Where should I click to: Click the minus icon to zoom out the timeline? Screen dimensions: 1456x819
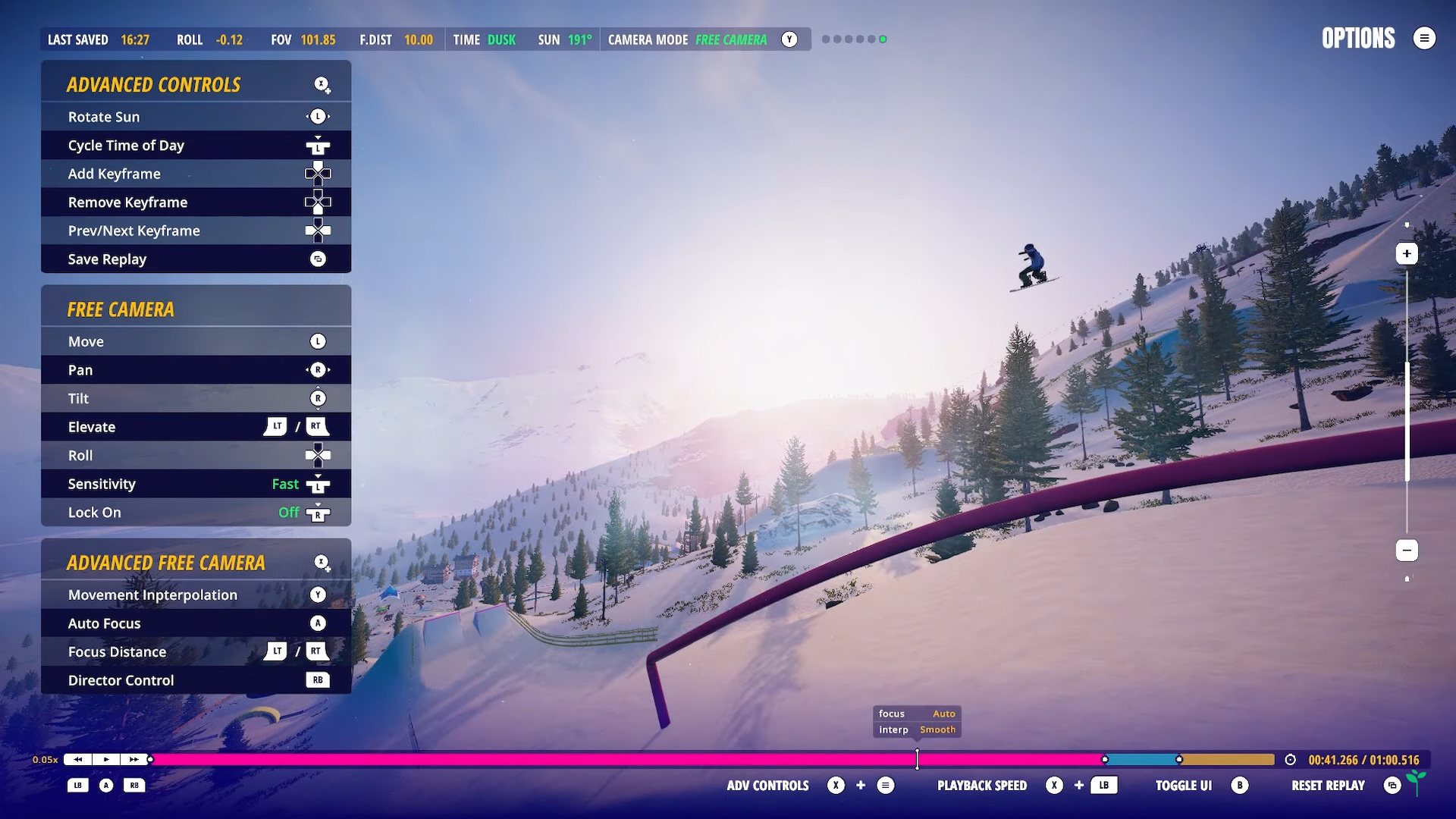1408,550
